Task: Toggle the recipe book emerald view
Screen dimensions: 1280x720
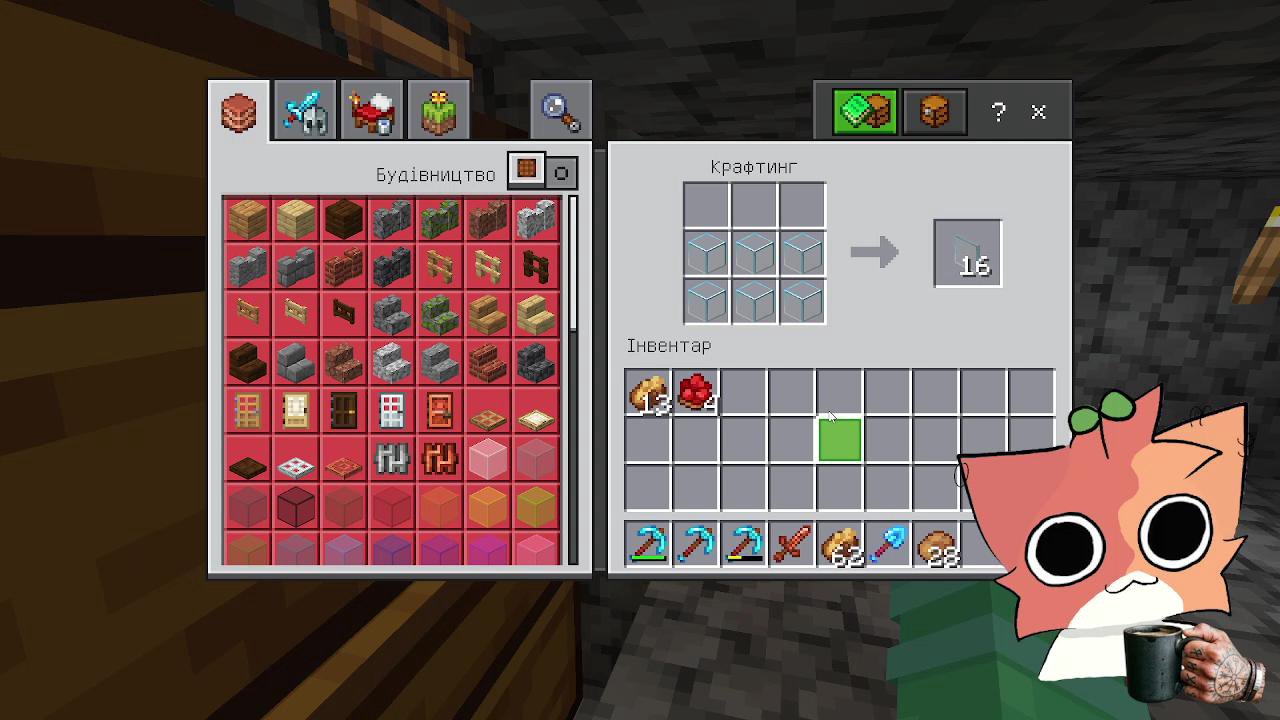Action: (x=862, y=111)
